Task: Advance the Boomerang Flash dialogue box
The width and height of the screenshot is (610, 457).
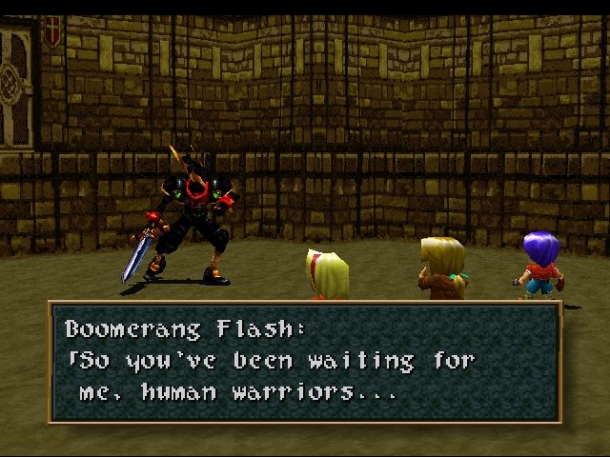Action: 304,361
